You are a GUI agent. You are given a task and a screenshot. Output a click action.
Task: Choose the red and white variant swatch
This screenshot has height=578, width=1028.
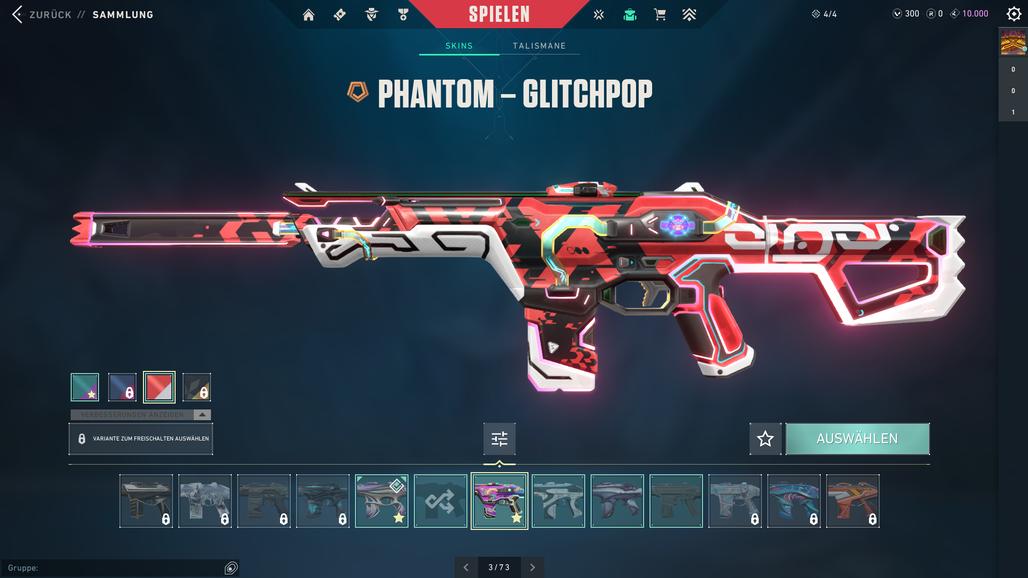click(159, 387)
